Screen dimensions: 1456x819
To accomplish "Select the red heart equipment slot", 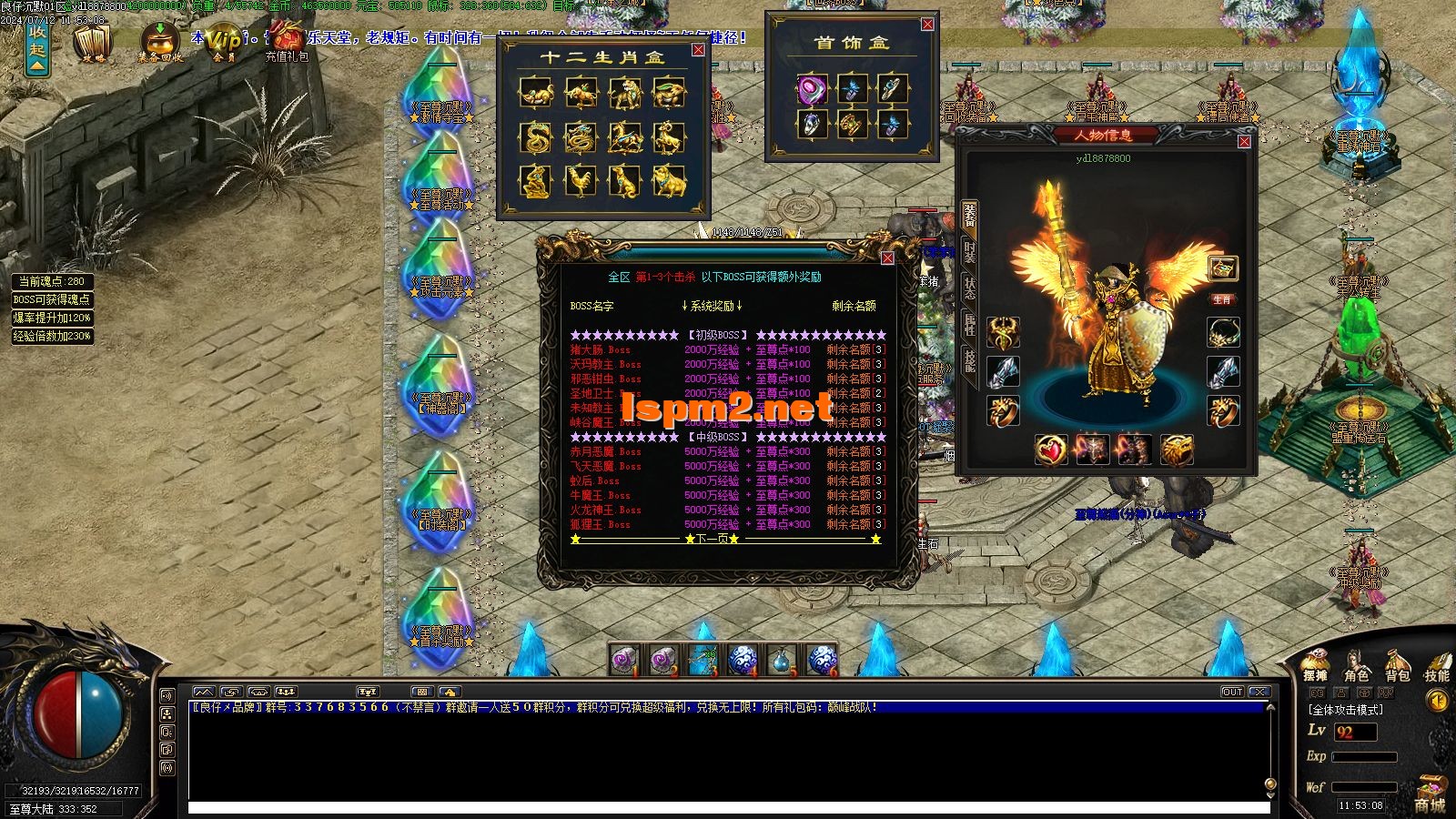I will click(x=1051, y=450).
